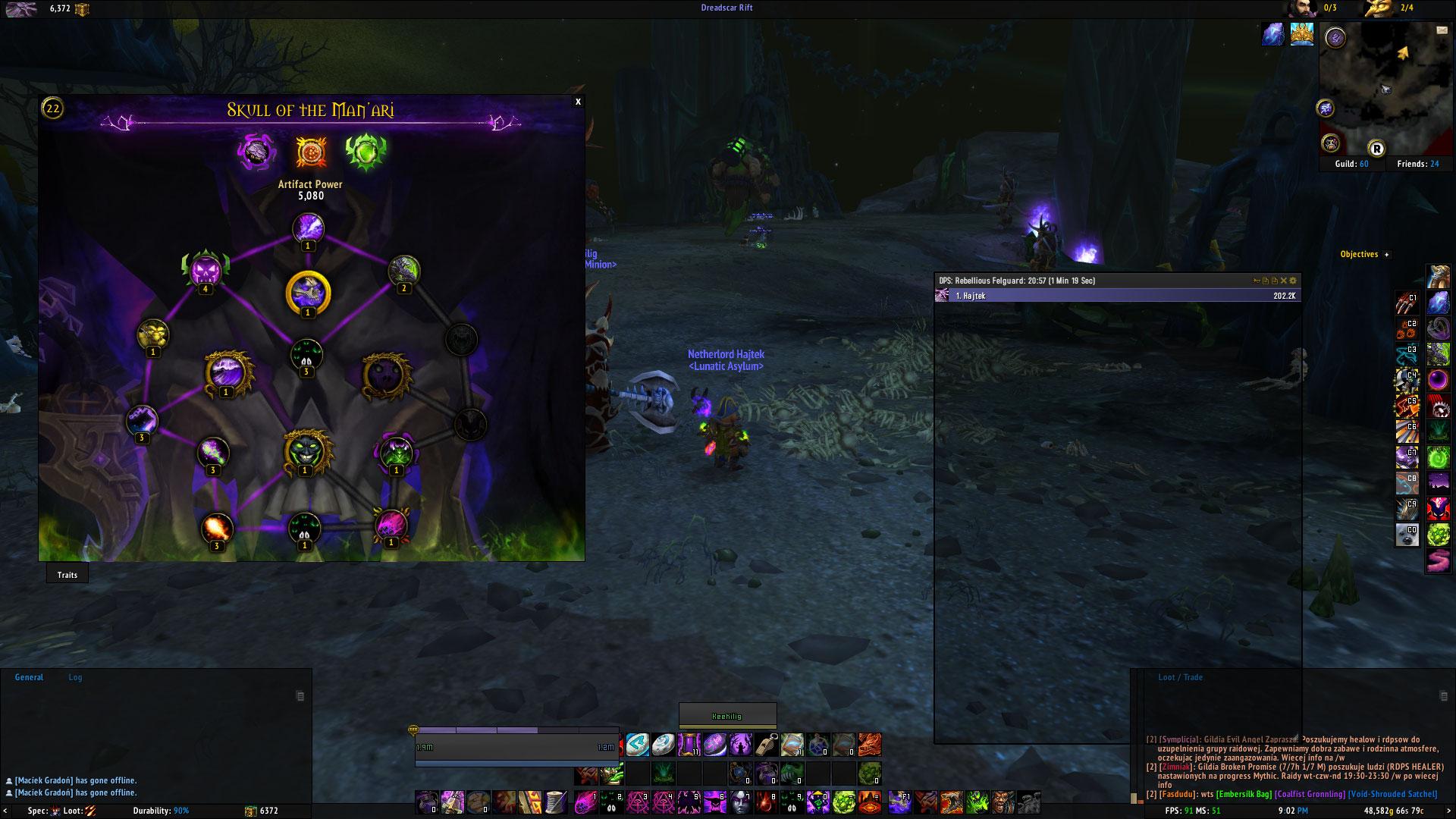Choose the fireball trait with rank 3
This screenshot has height=819, width=1456.
click(216, 529)
